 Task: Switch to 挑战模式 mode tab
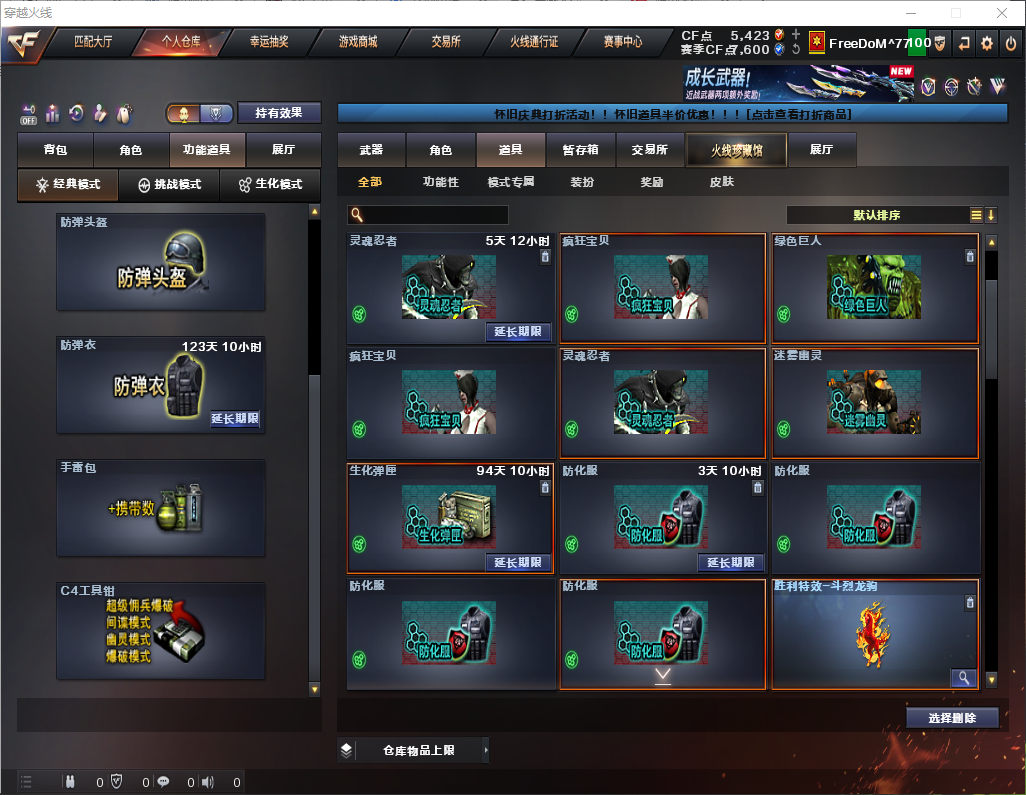(x=170, y=185)
